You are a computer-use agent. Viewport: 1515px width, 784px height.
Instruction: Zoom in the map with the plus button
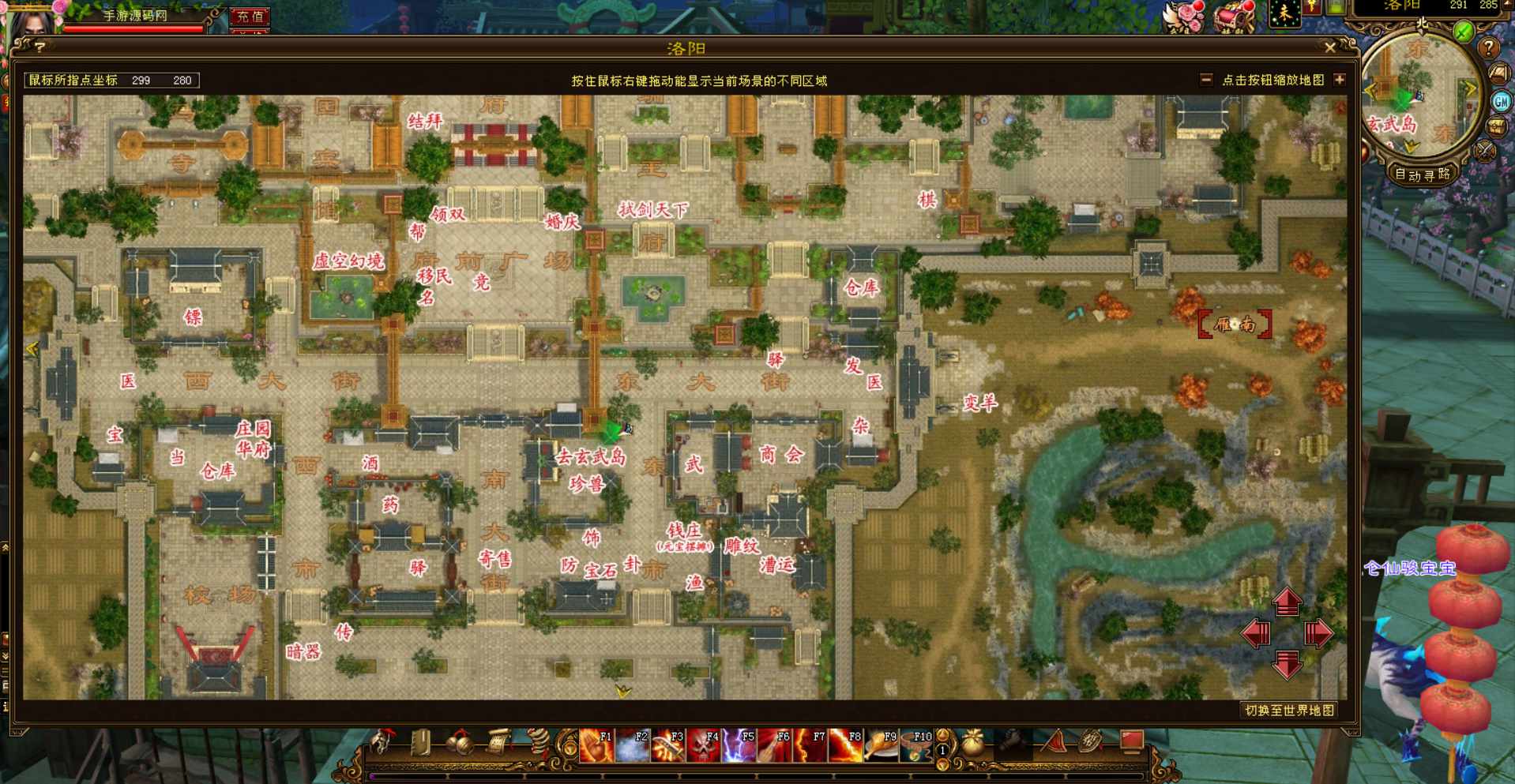tap(1339, 80)
